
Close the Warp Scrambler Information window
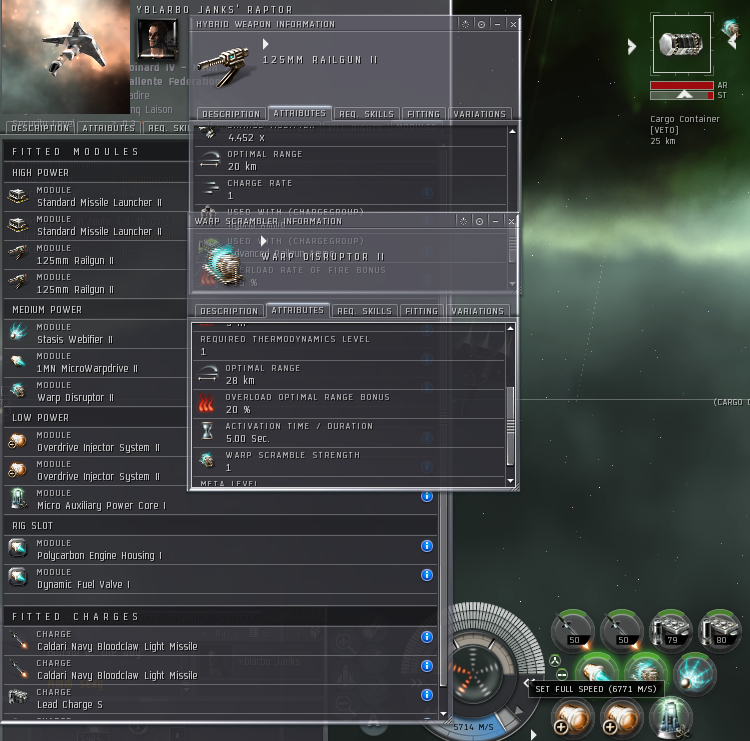513,221
